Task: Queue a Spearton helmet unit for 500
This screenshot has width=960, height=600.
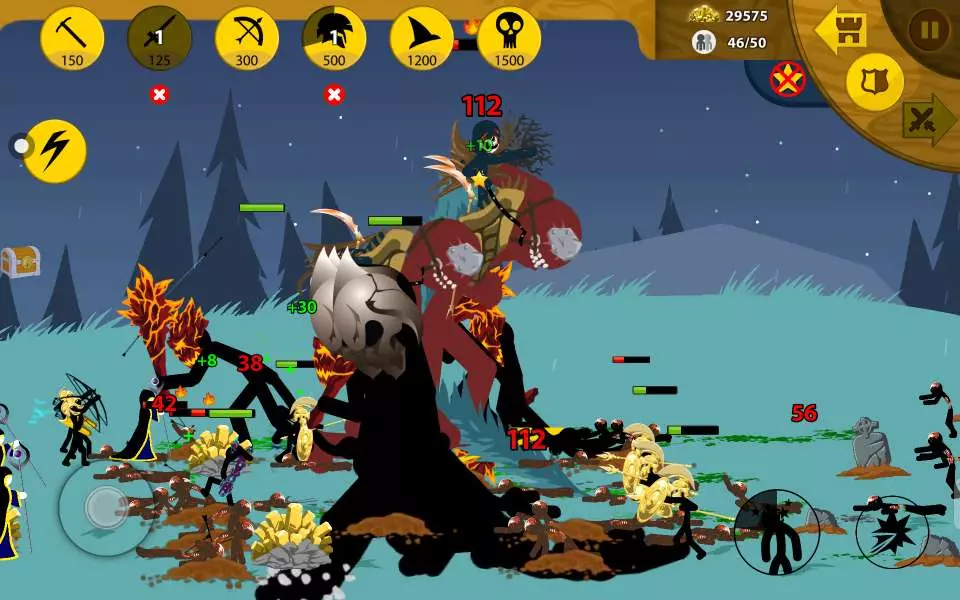Action: pos(334,37)
